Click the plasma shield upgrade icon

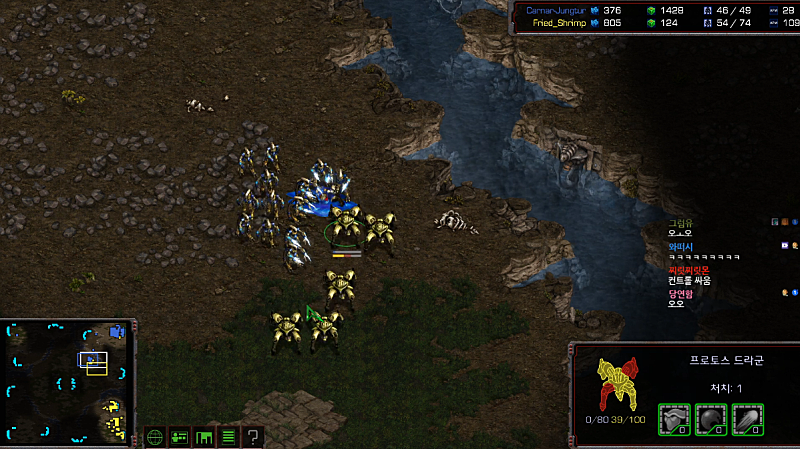pyautogui.click(x=711, y=420)
